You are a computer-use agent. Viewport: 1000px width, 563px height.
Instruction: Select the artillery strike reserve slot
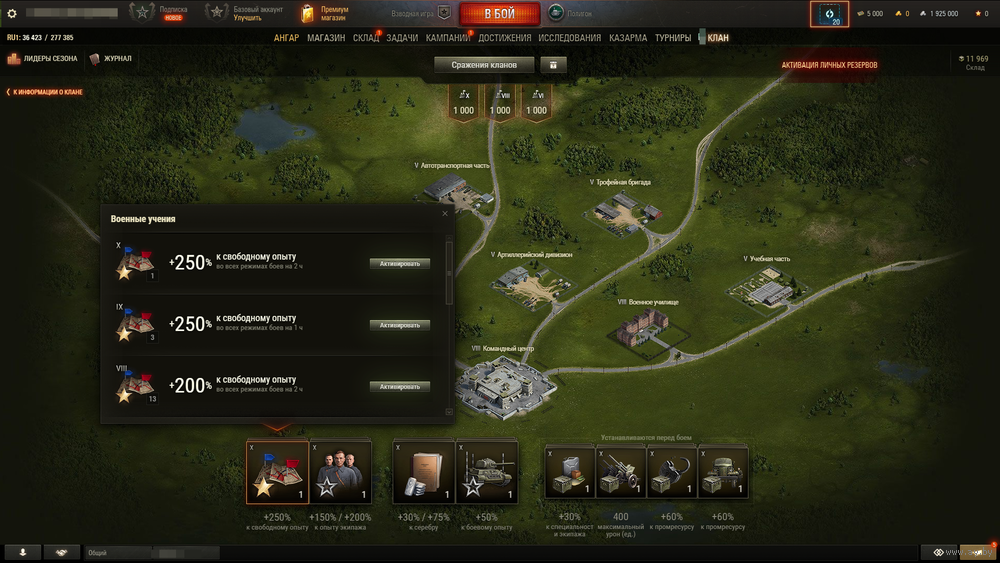coord(621,472)
